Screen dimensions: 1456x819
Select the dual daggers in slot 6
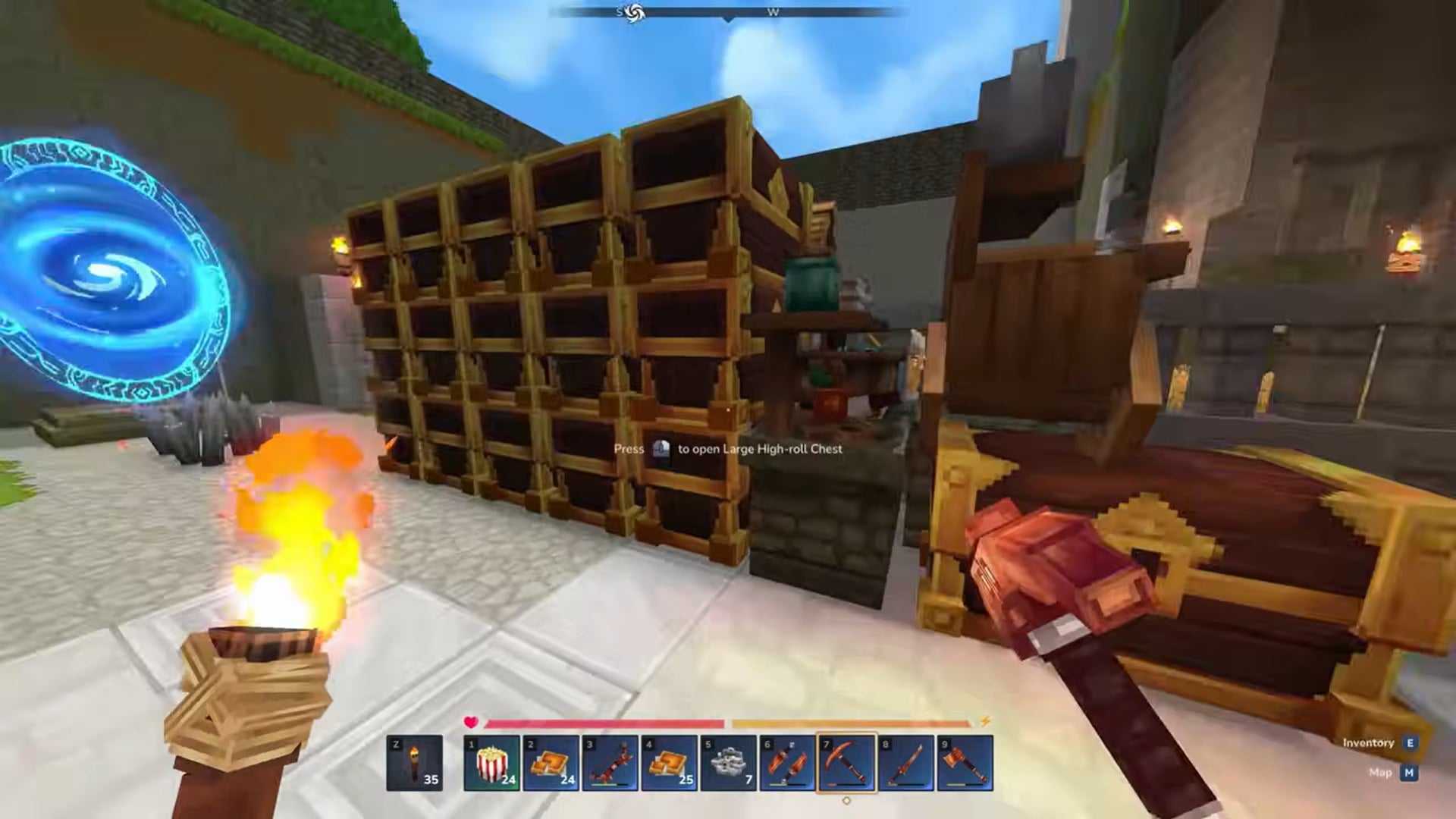coord(788,762)
